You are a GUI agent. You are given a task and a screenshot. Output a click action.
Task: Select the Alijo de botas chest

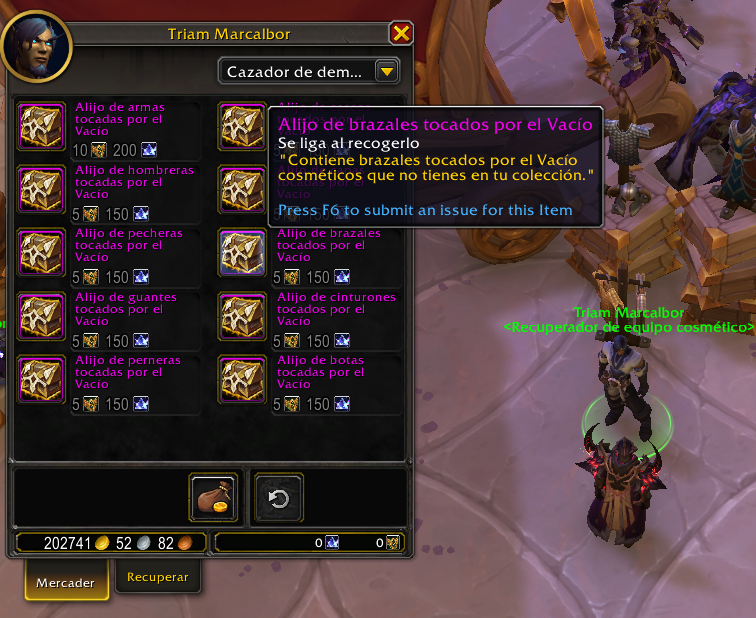(x=243, y=378)
